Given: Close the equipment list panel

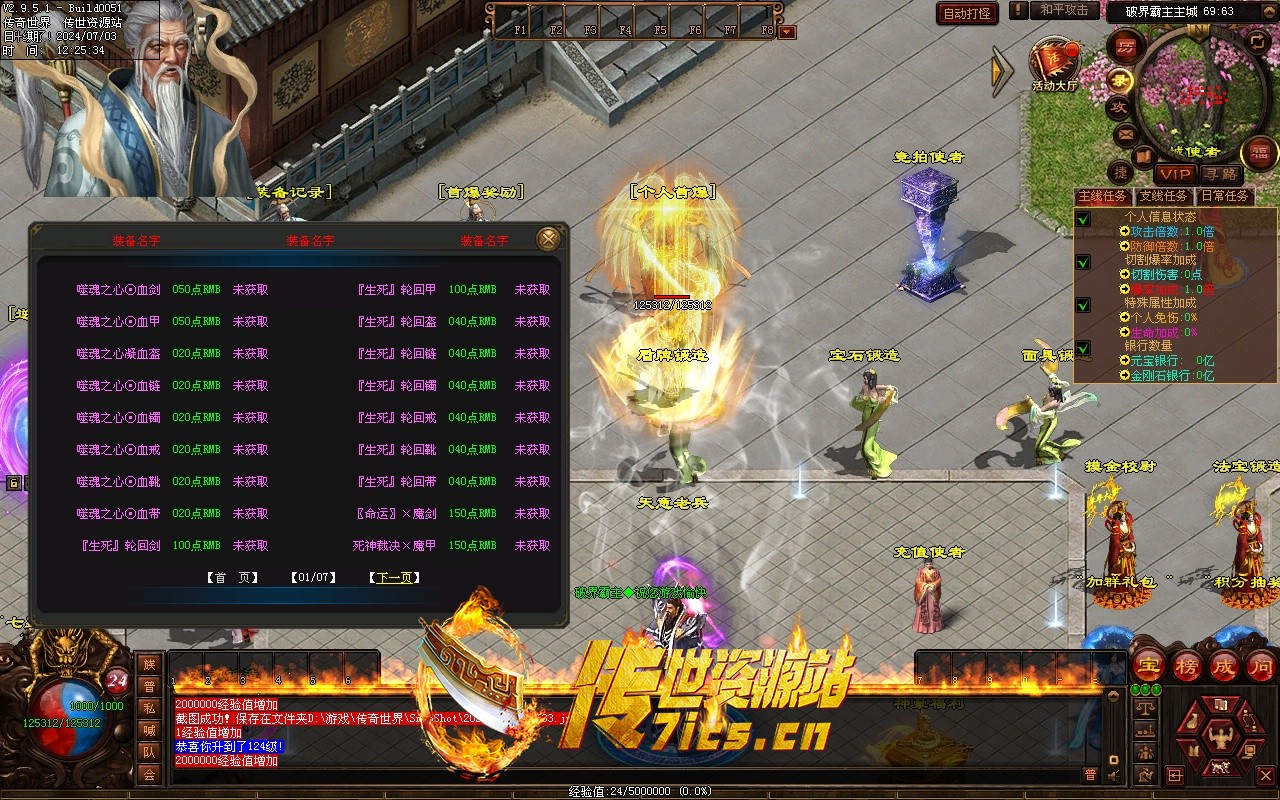Looking at the screenshot, I should [548, 239].
